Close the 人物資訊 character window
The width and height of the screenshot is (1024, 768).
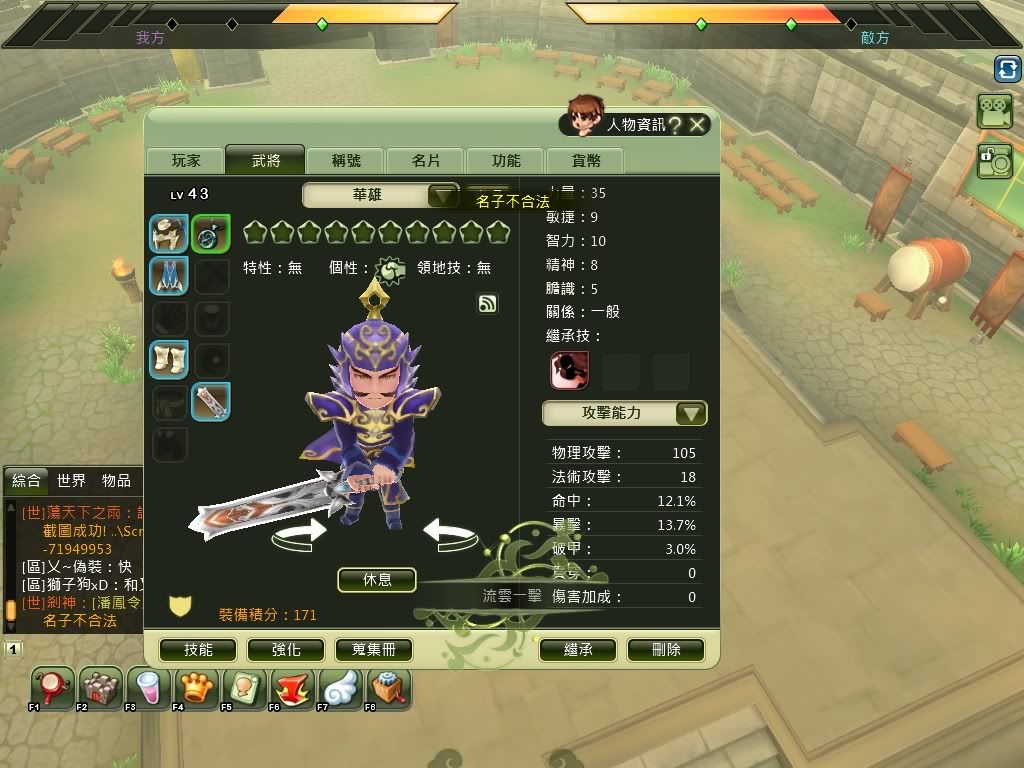point(698,124)
